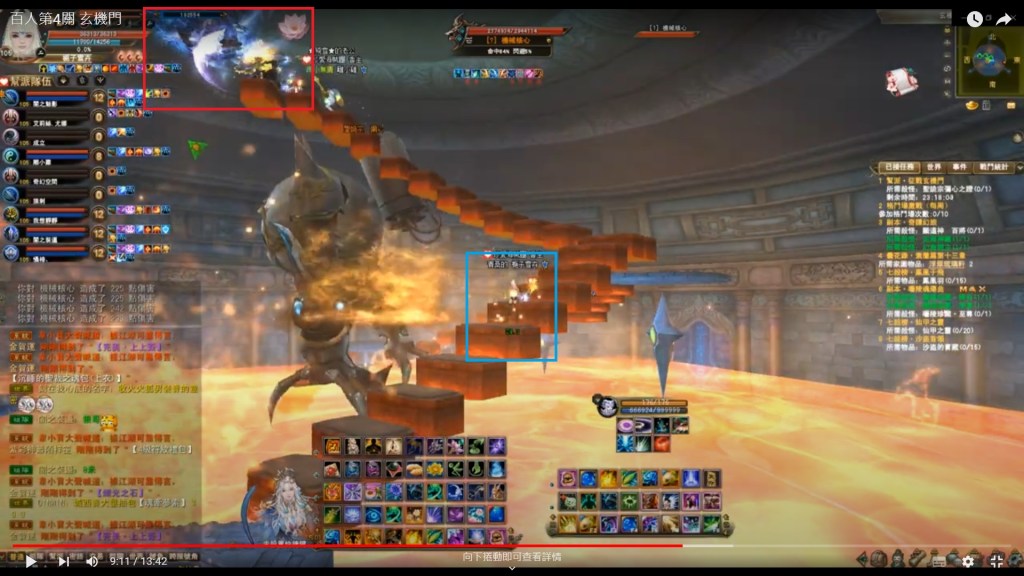Click the pet portrait frame
Image resolution: width=1024 pixels, height=576 pixels.
point(607,406)
